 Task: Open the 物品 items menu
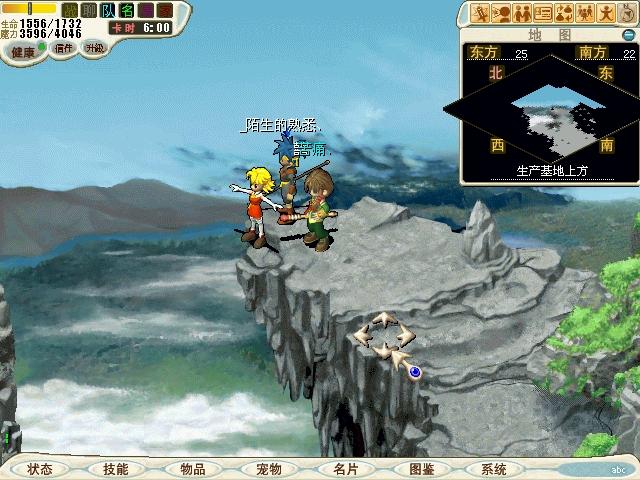pyautogui.click(x=192, y=469)
